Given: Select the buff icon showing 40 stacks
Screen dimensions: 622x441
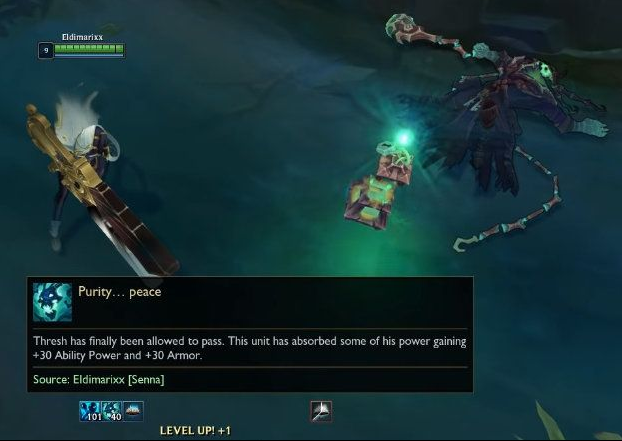Looking at the screenshot, I should point(112,410).
